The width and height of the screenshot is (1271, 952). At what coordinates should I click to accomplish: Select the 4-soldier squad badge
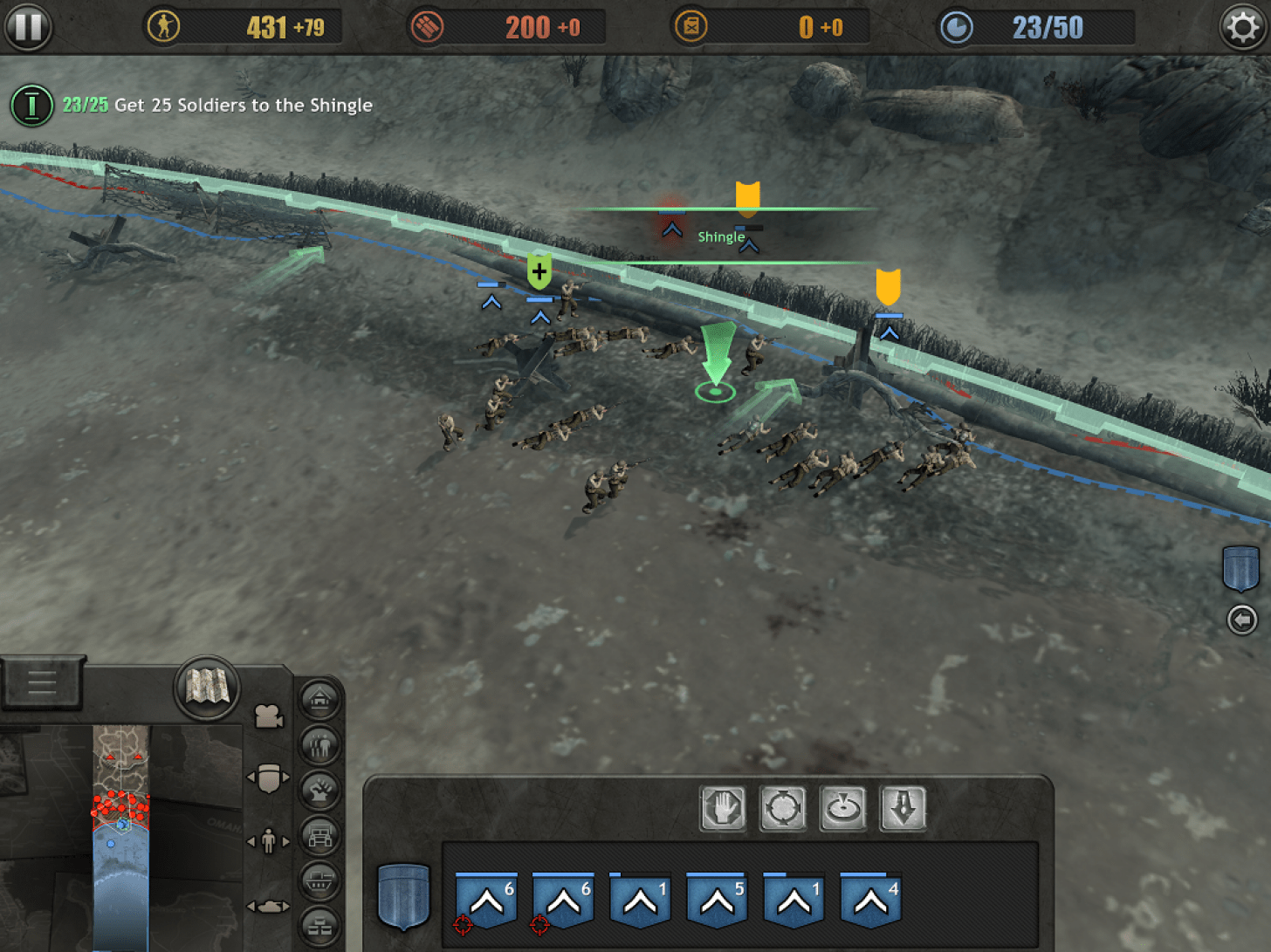coord(870,899)
